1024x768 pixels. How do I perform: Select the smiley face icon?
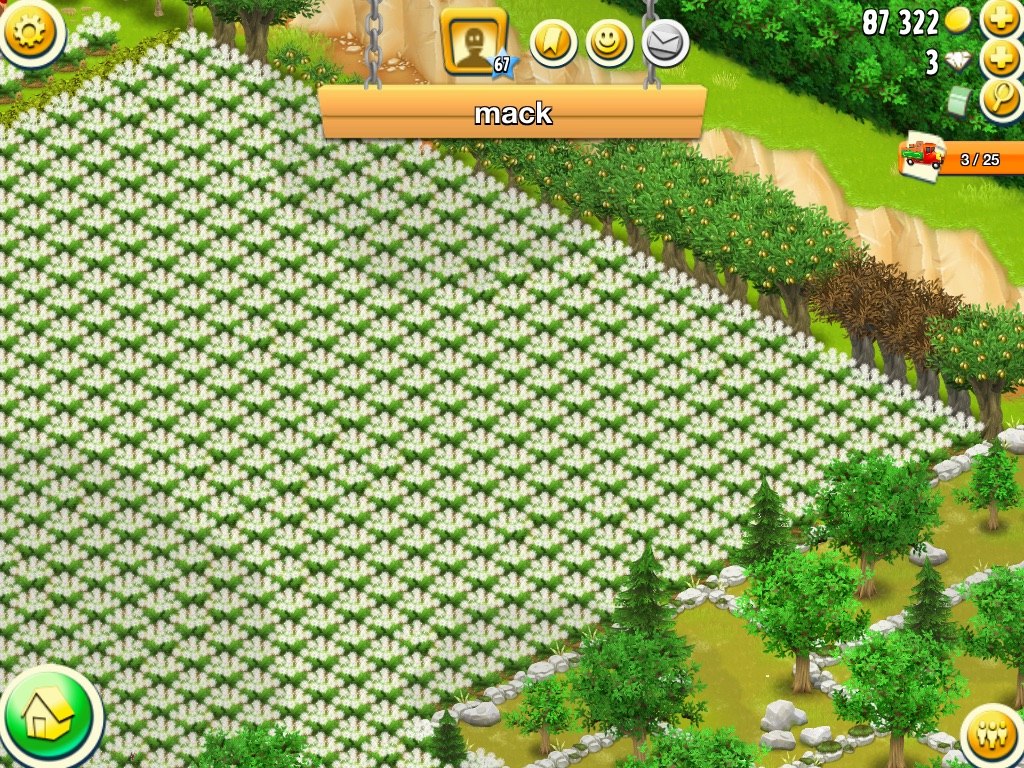609,42
